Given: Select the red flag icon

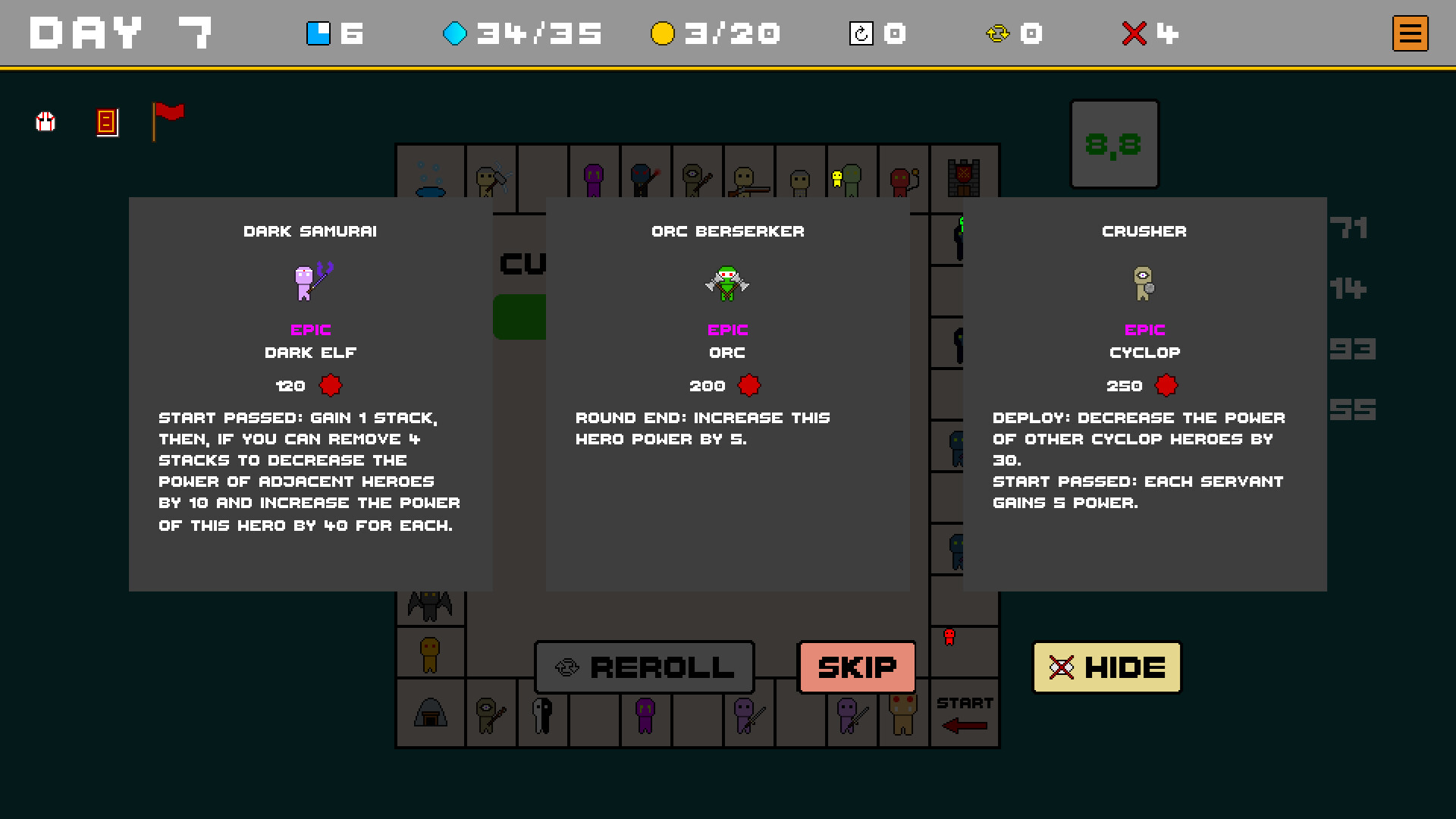Looking at the screenshot, I should pos(168,121).
